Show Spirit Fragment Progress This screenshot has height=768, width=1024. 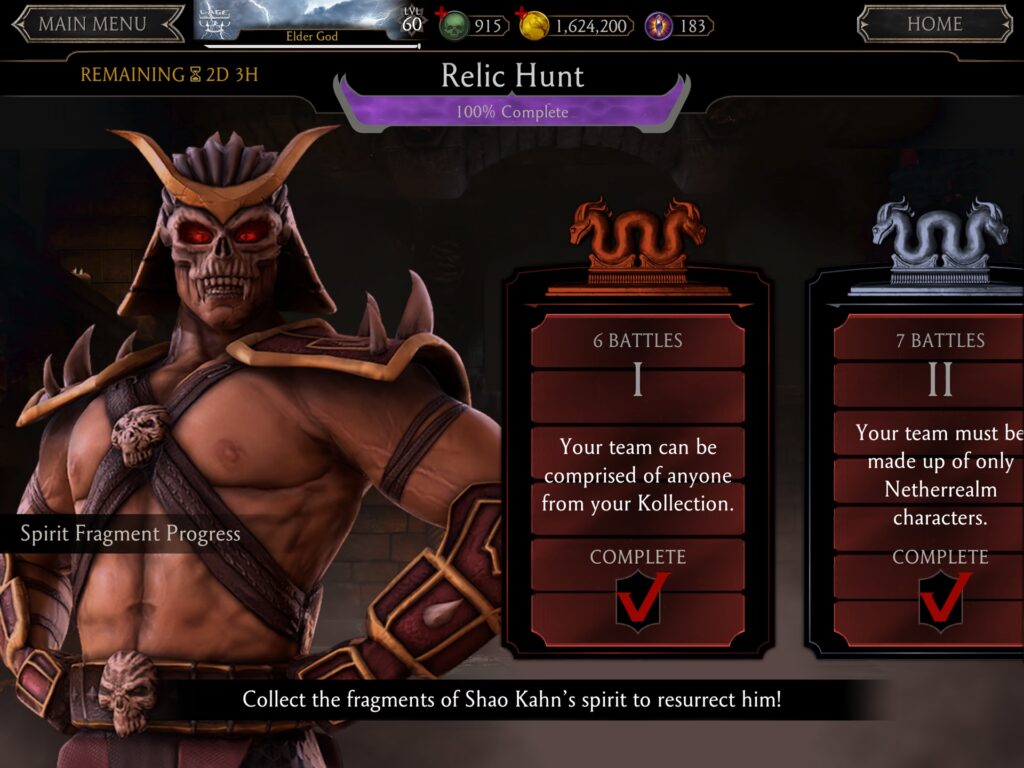(x=131, y=534)
